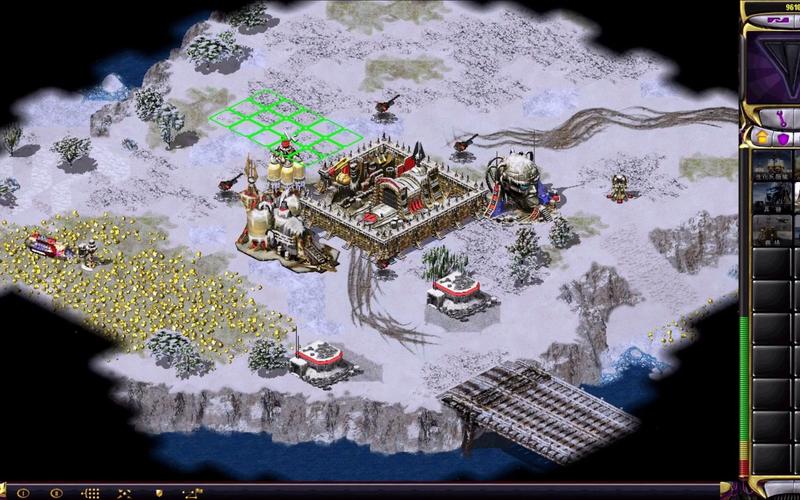Activate the crossed-arrows deploy command
The image size is (800, 500).
coord(123,493)
